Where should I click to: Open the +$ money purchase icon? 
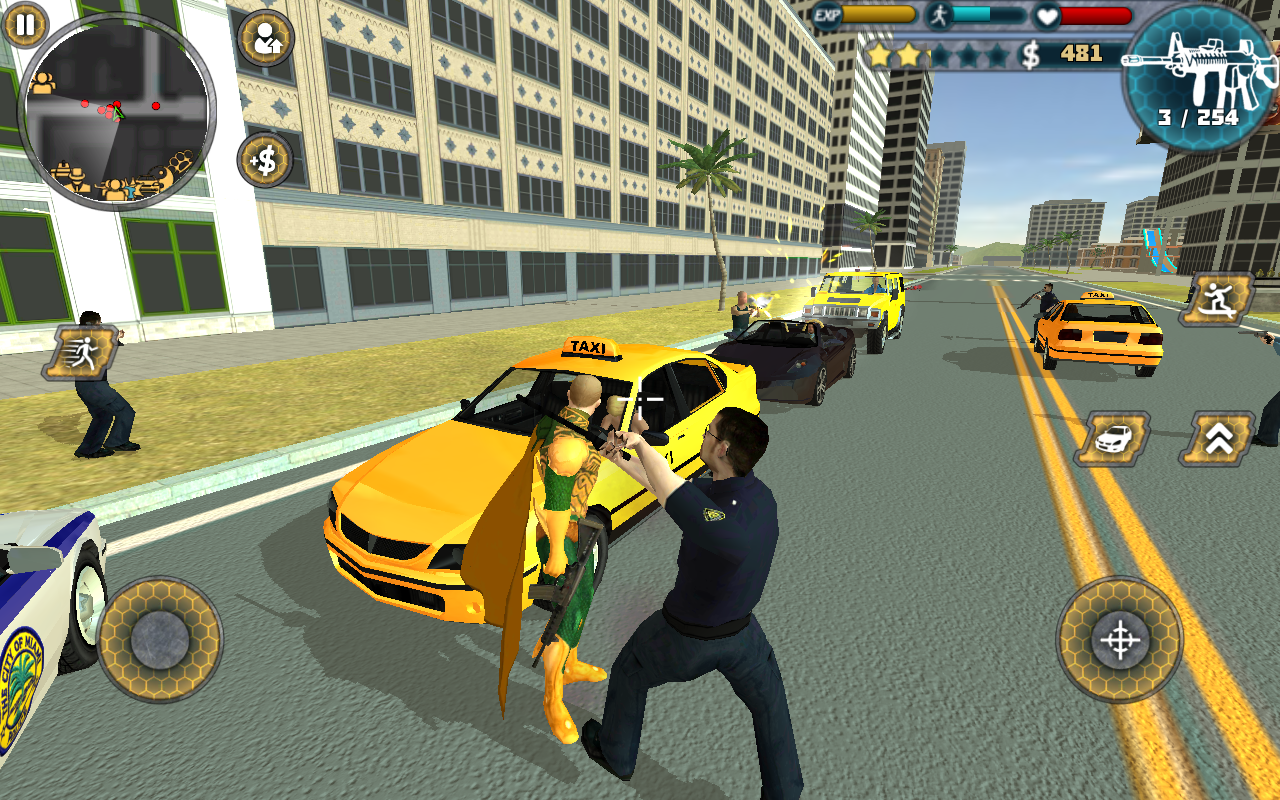[262, 158]
